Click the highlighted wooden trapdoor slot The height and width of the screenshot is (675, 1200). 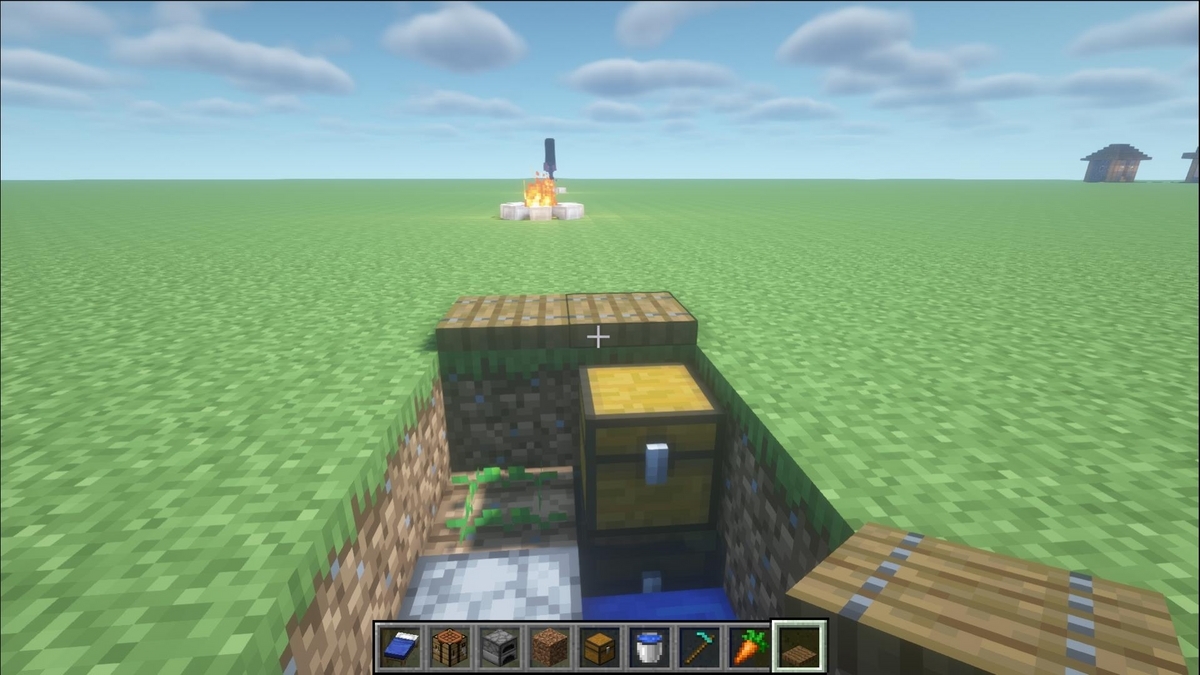click(x=799, y=646)
